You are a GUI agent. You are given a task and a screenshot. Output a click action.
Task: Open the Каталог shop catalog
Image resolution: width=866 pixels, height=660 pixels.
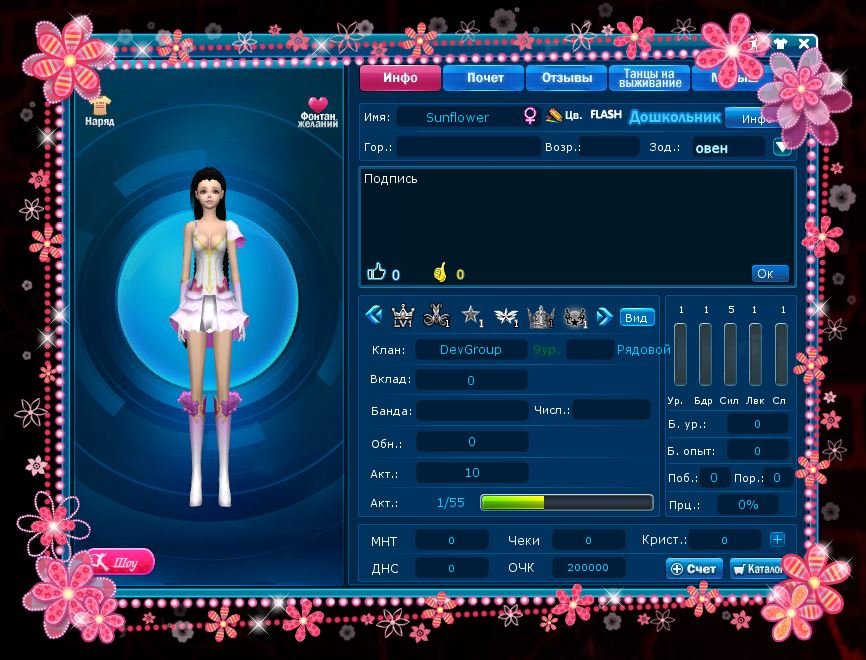757,568
